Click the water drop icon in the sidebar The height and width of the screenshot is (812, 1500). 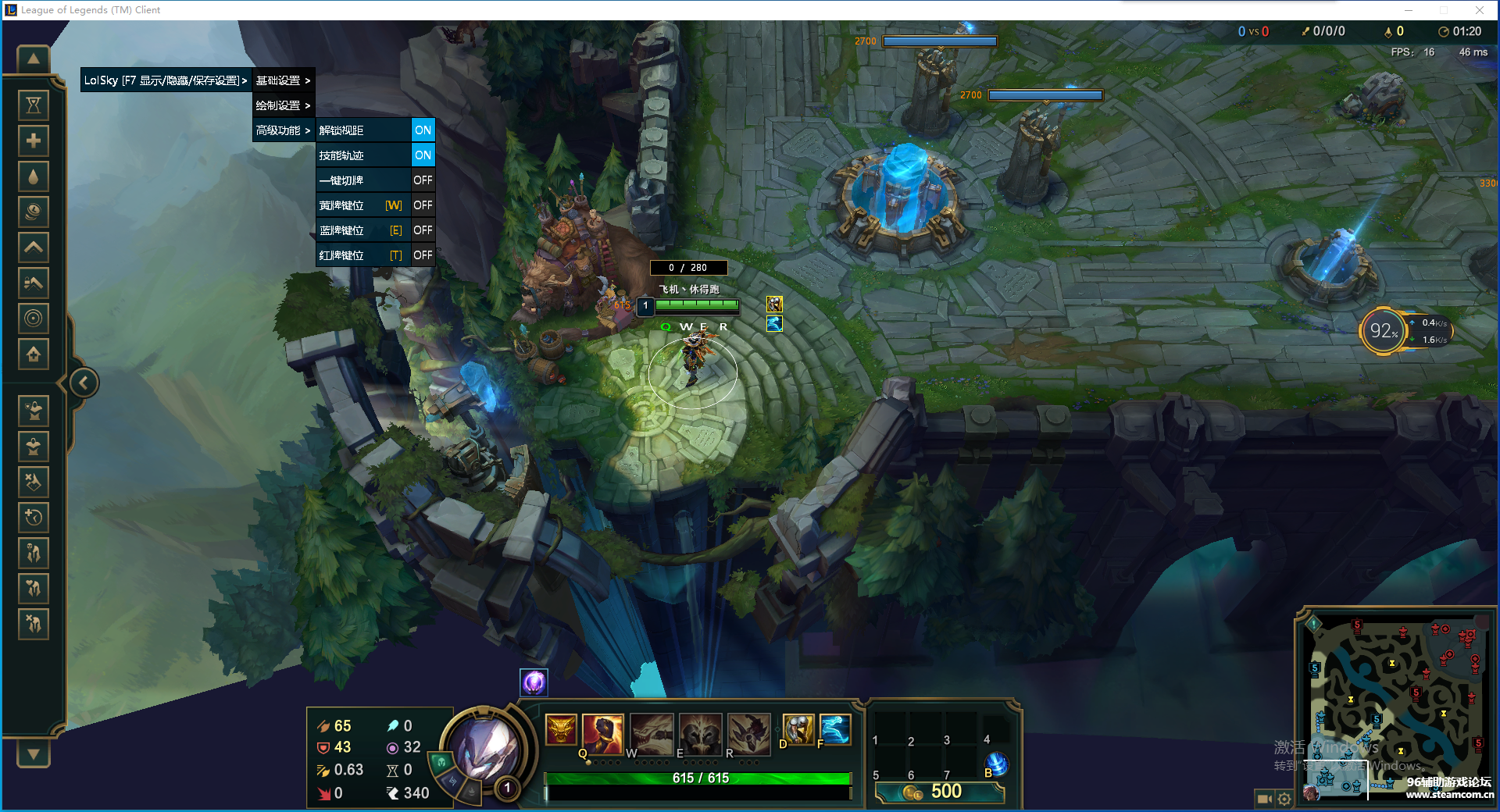pos(33,176)
